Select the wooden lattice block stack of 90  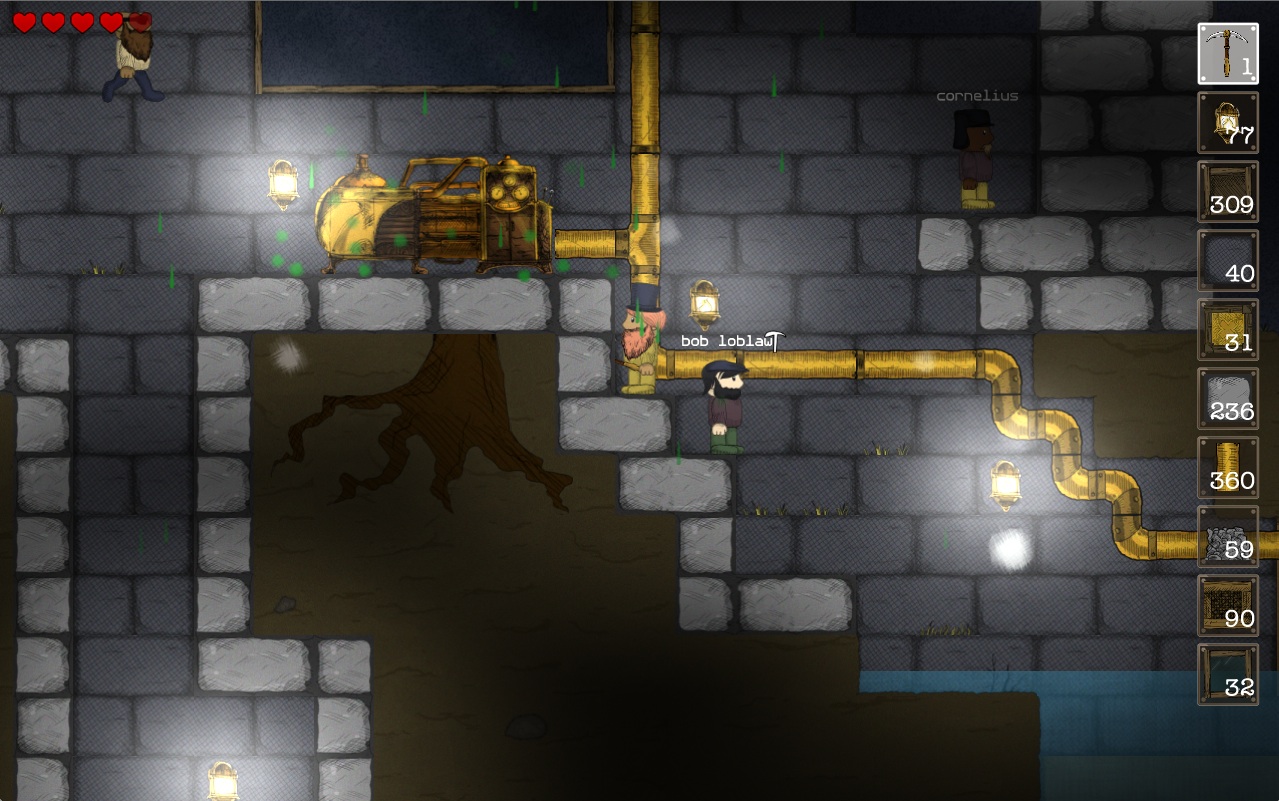pyautogui.click(x=1228, y=606)
